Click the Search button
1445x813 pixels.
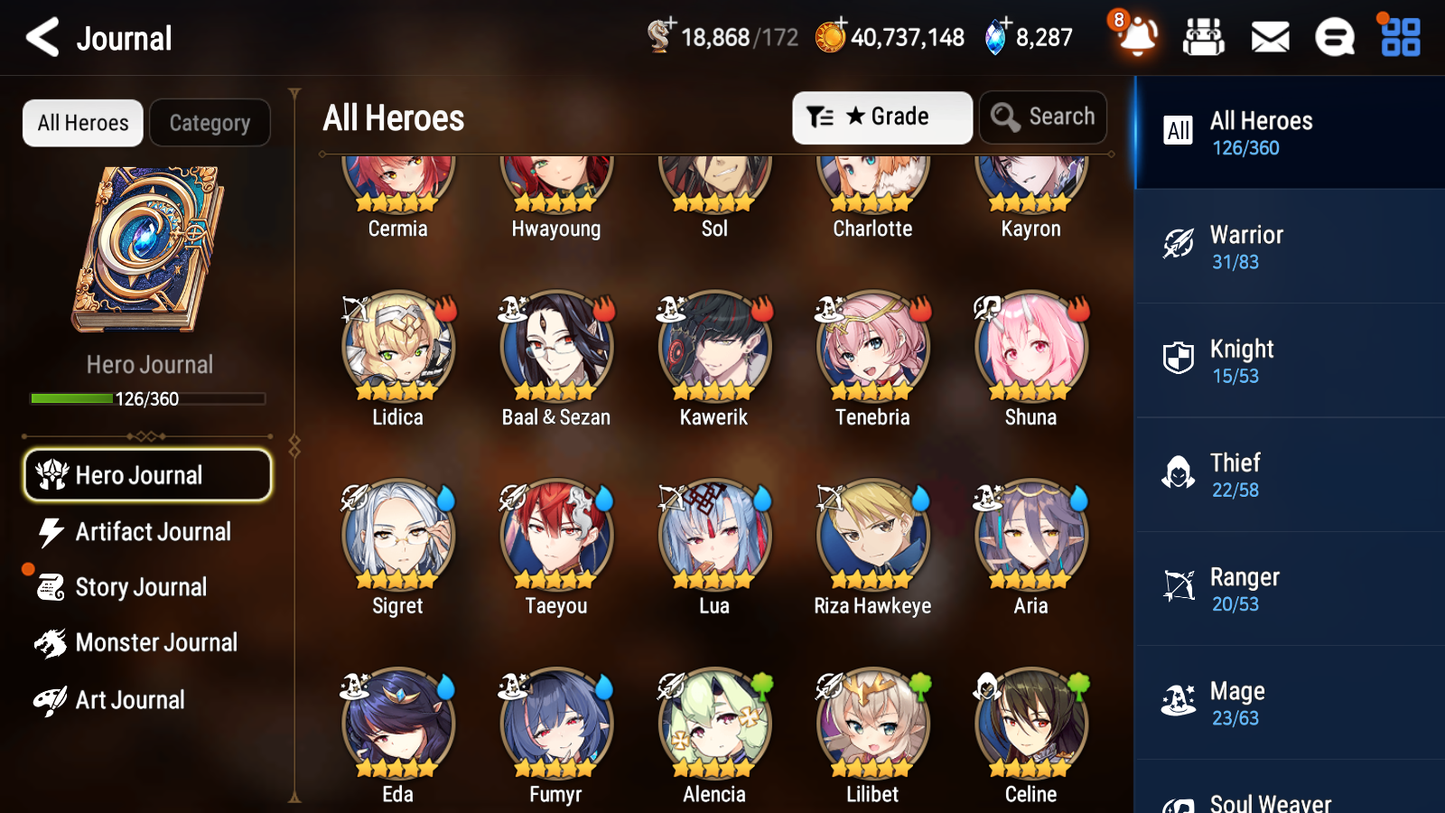pos(1043,117)
